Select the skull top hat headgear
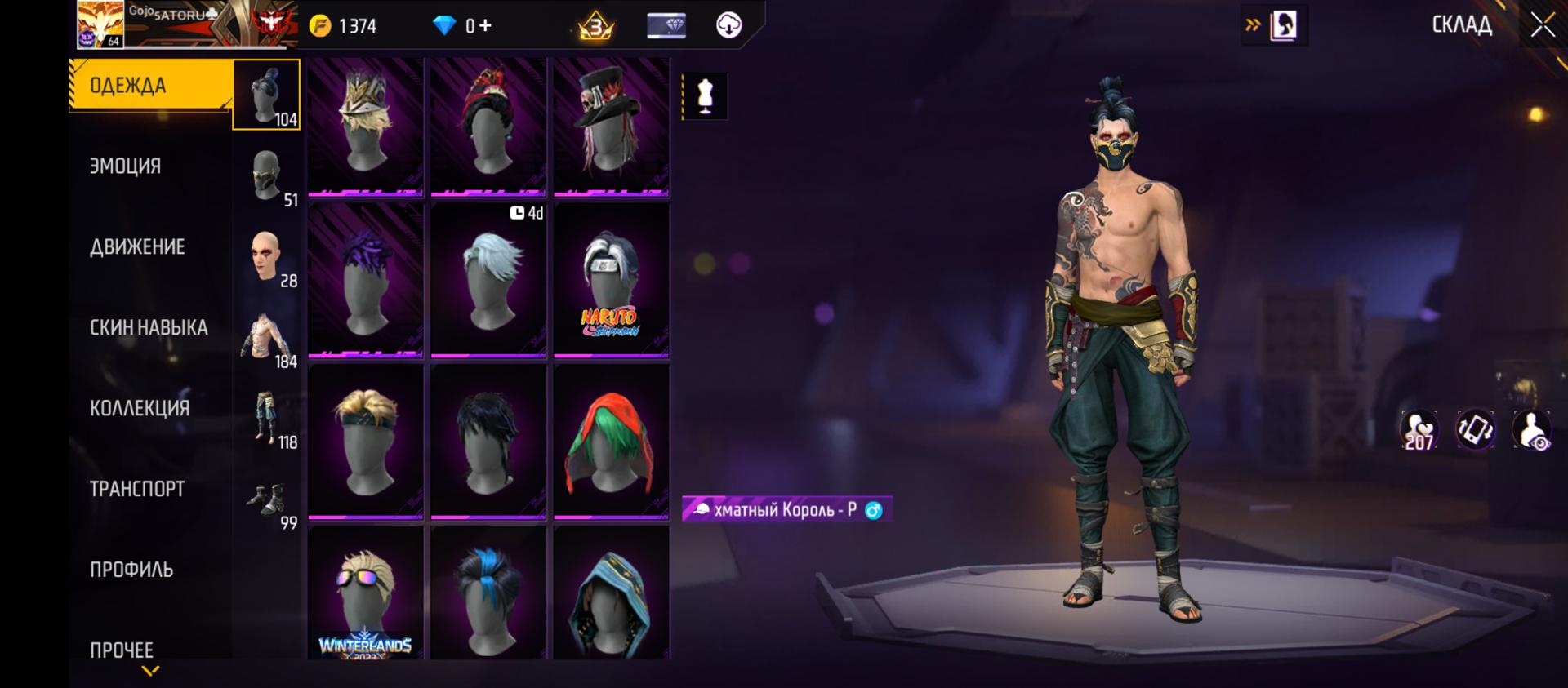This screenshot has width=1568, height=688. (611, 127)
